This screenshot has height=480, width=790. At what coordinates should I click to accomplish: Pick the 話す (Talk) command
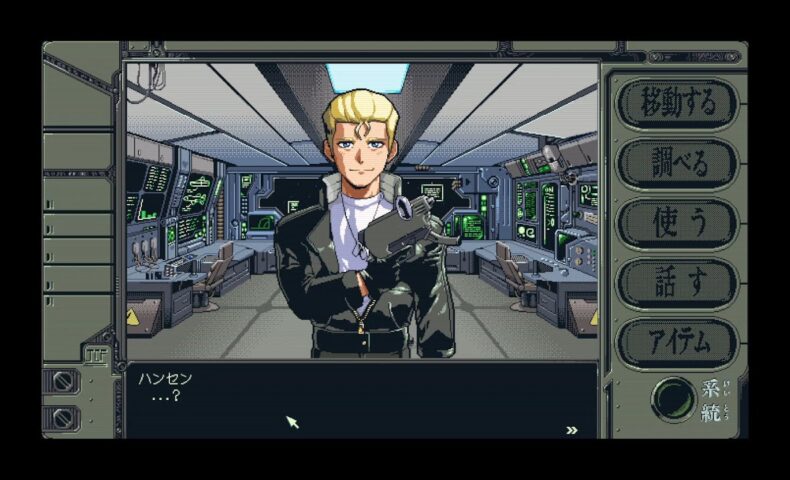[677, 283]
